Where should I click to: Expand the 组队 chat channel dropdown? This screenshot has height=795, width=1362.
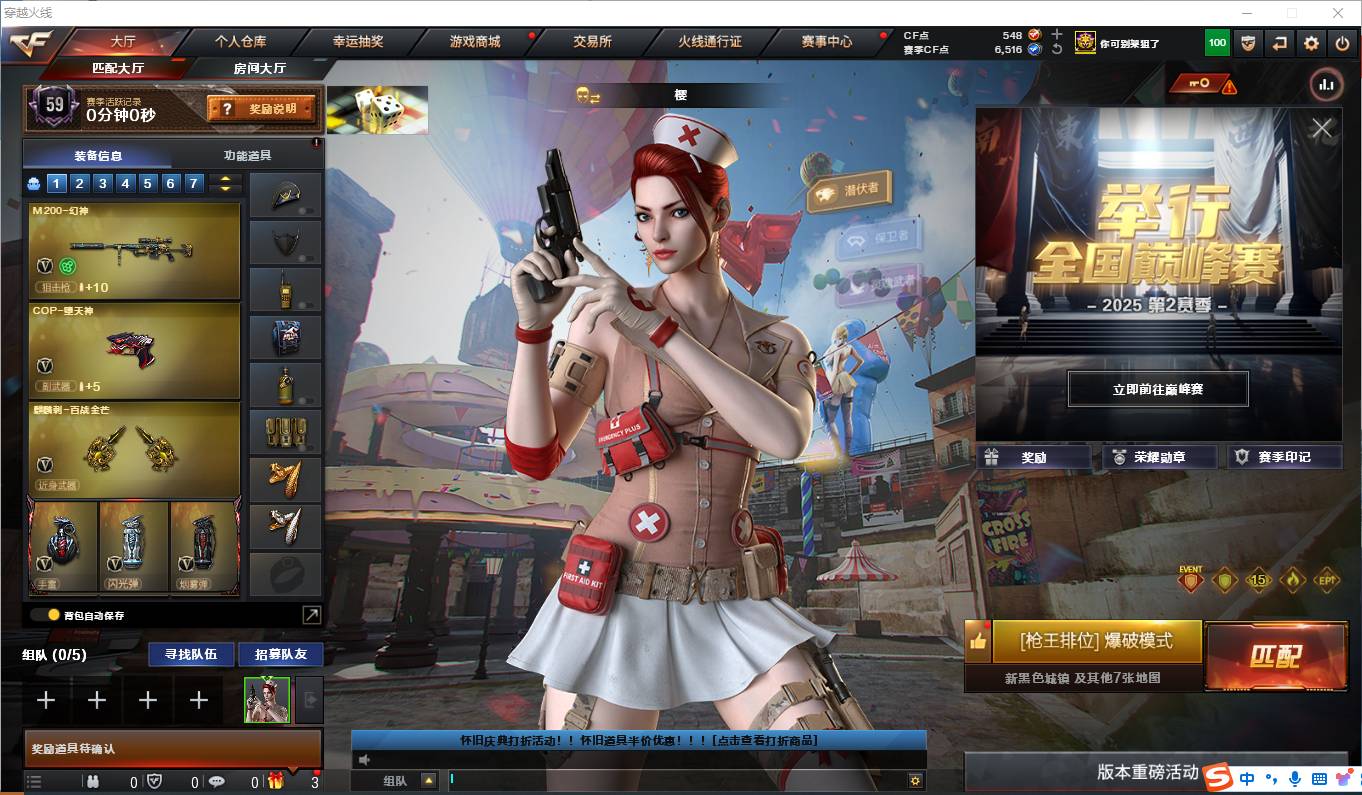pos(428,781)
